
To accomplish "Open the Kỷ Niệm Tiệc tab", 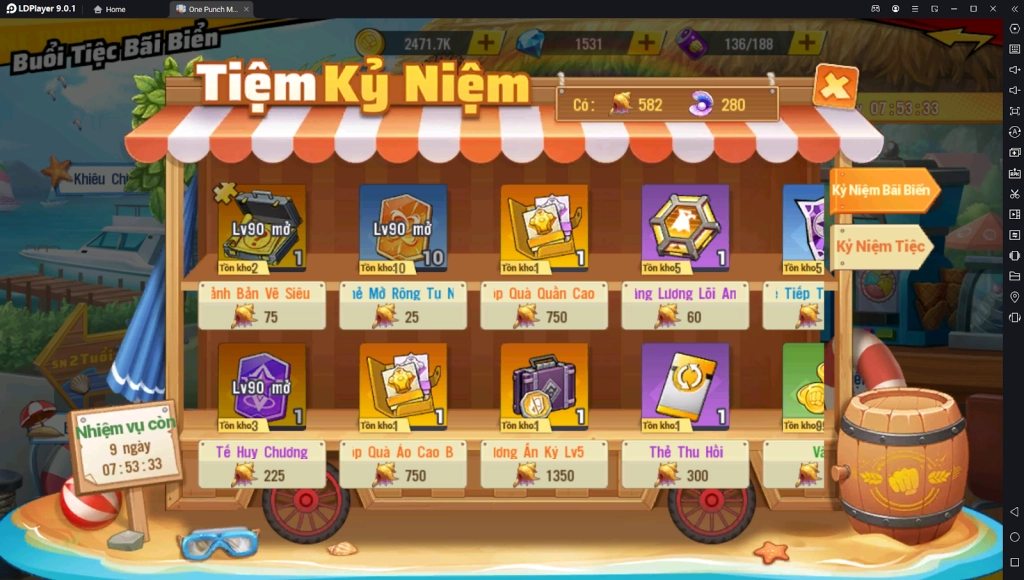I will 880,245.
